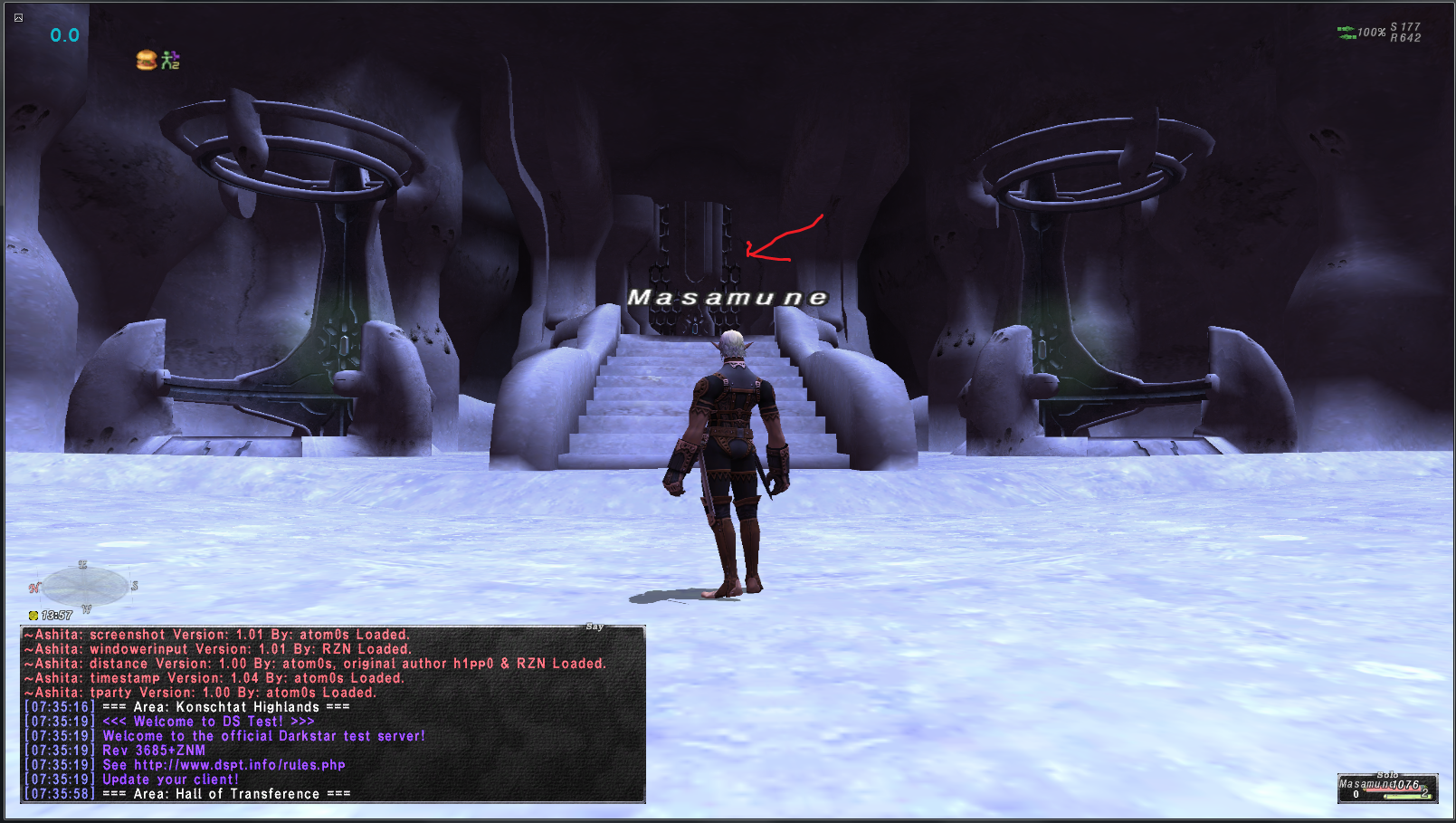Click the compass in the lower left

pos(84,587)
